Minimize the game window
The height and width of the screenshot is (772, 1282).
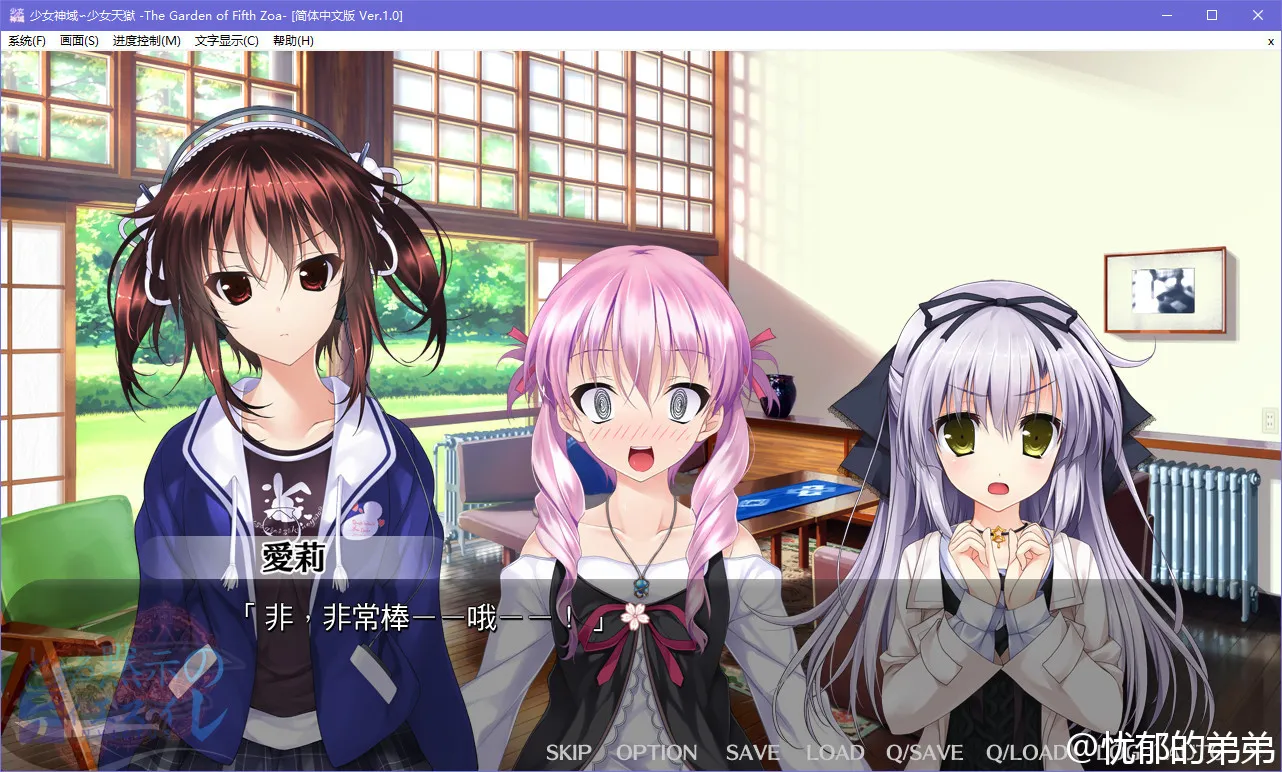pyautogui.click(x=1166, y=14)
